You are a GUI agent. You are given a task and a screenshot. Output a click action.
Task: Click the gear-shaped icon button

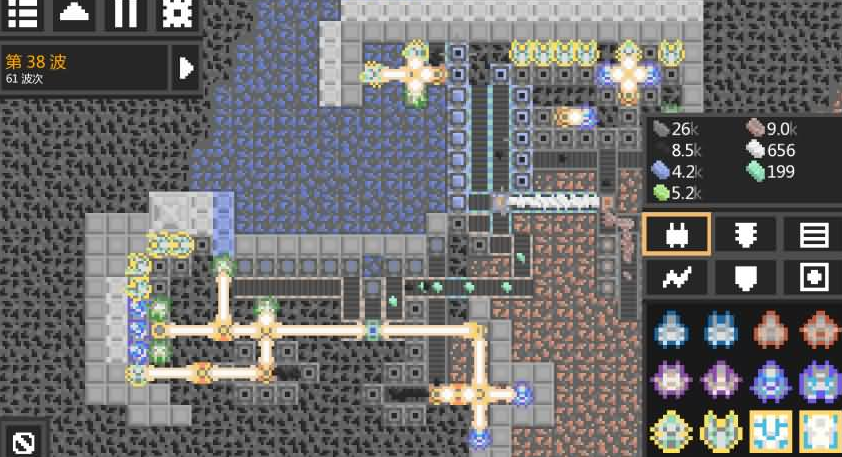[177, 14]
